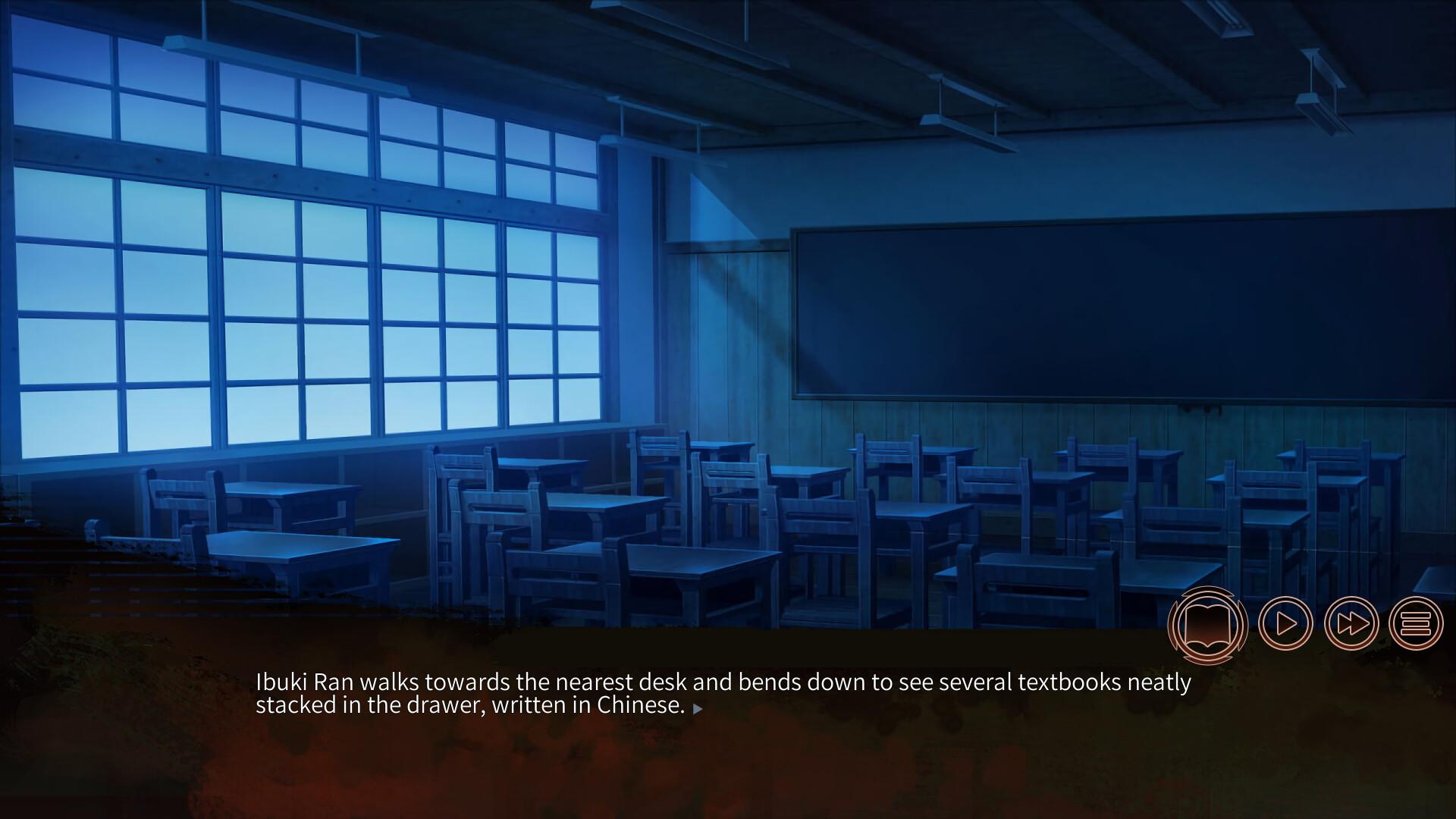Activate the fast-forward skip button
Viewport: 1456px width, 819px height.
click(x=1351, y=624)
